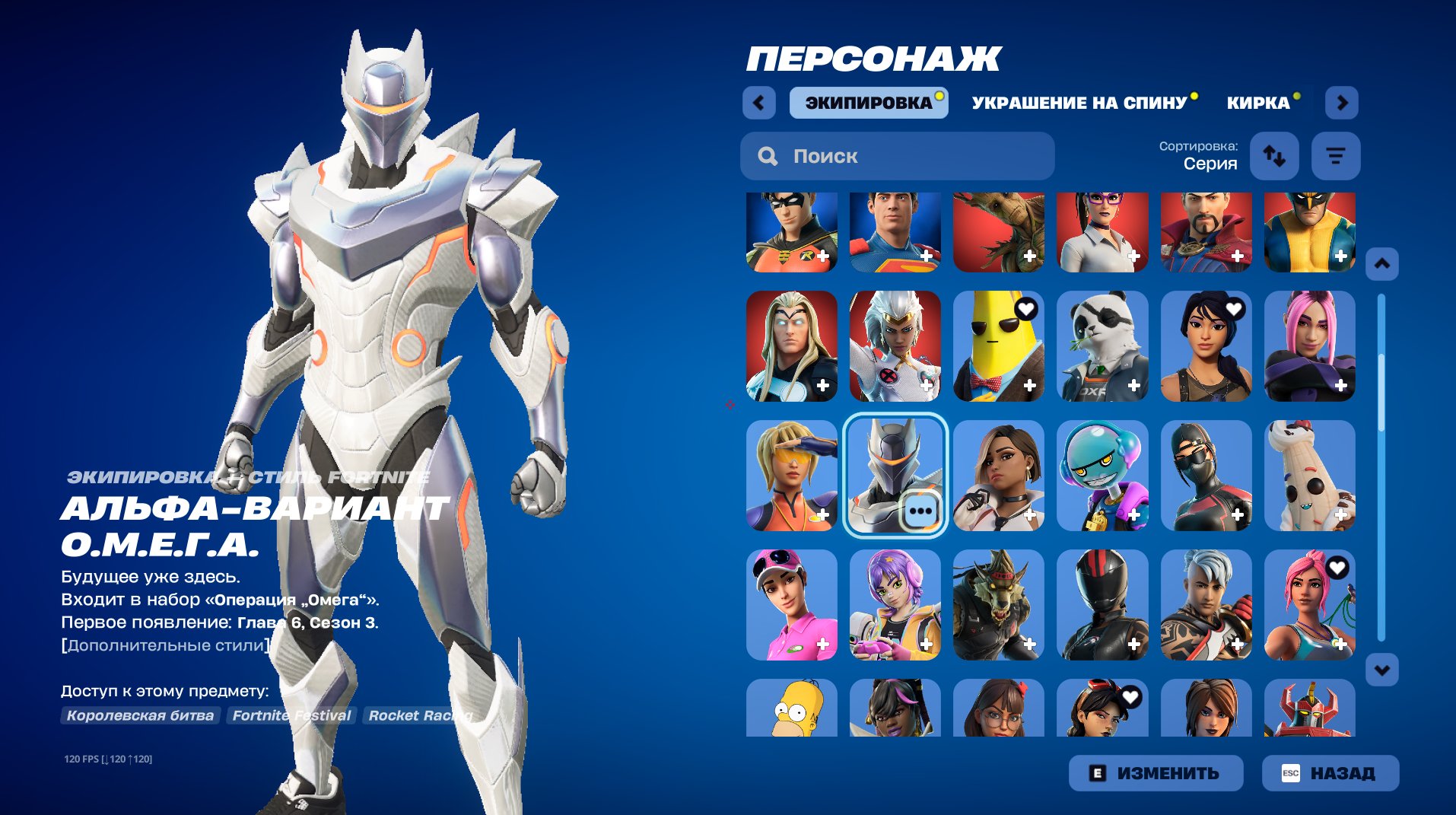Go to previous category with the left chevron
This screenshot has width=1456, height=815.
[x=758, y=103]
